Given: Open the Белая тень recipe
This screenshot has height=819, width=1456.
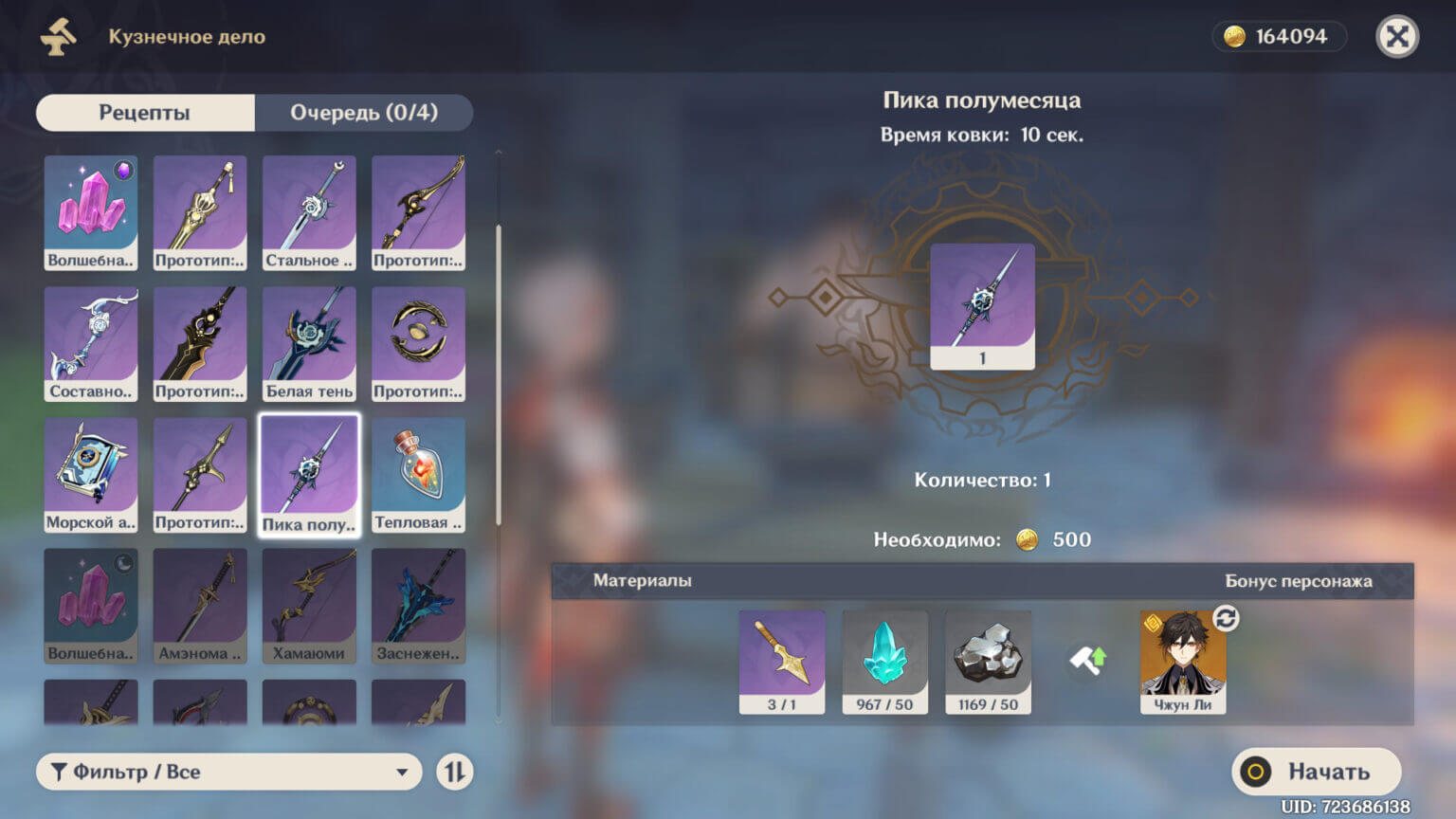Looking at the screenshot, I should point(309,343).
